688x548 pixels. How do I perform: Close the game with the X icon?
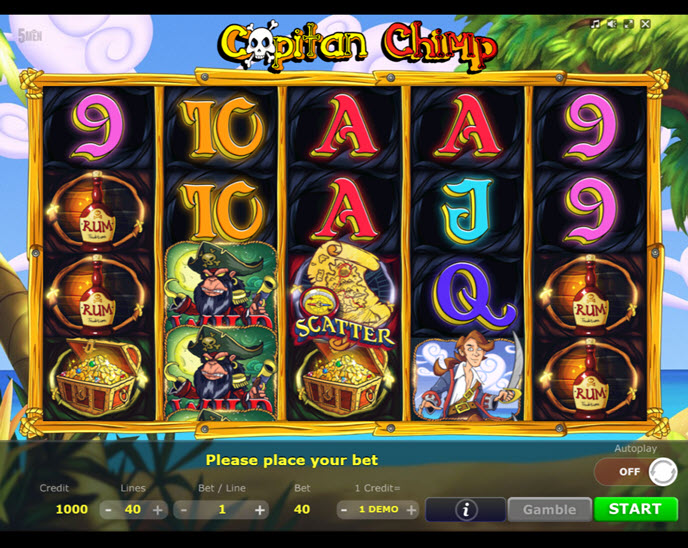pos(646,24)
